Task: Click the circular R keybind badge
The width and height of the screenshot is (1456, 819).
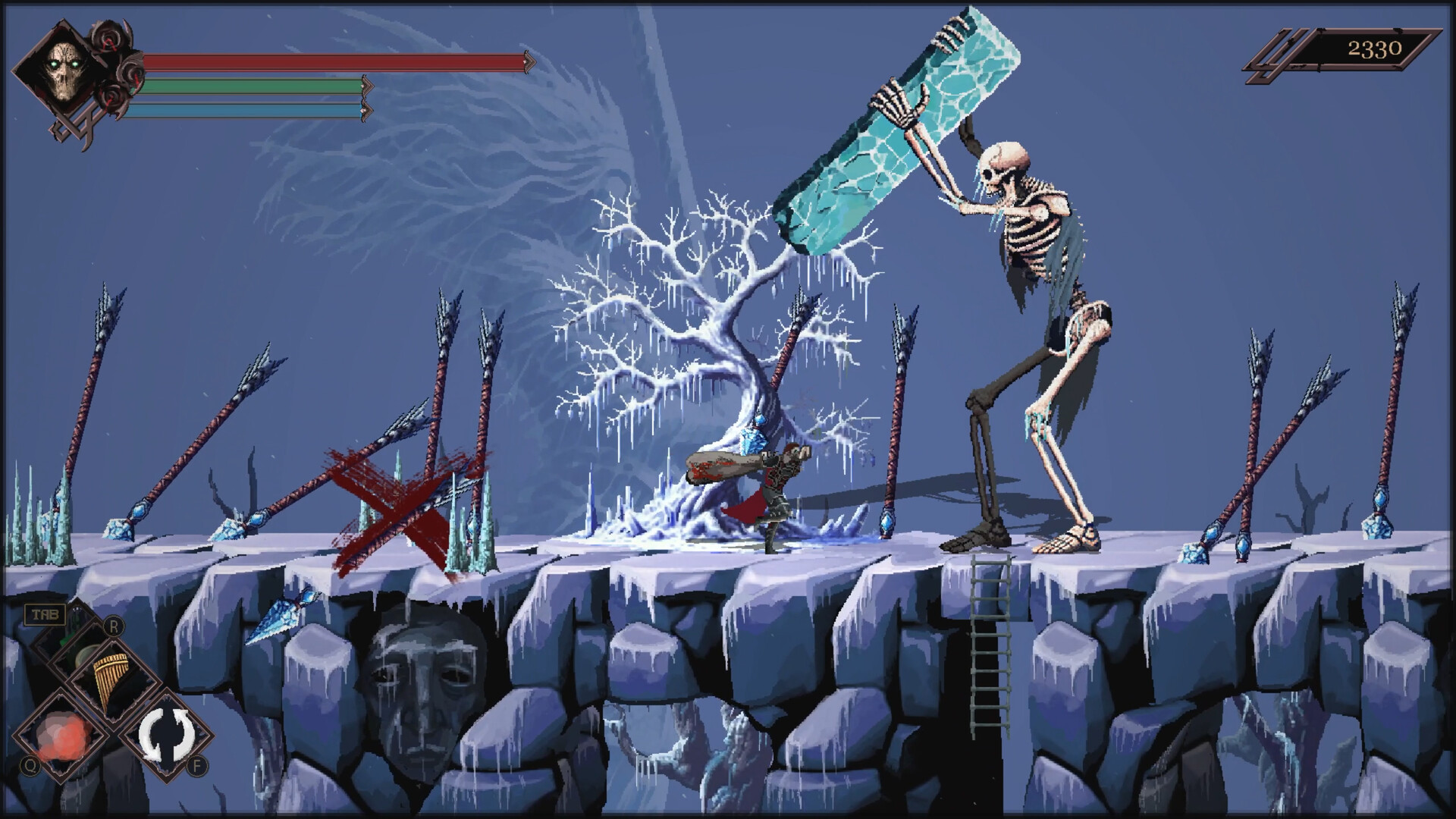Action: (x=114, y=625)
